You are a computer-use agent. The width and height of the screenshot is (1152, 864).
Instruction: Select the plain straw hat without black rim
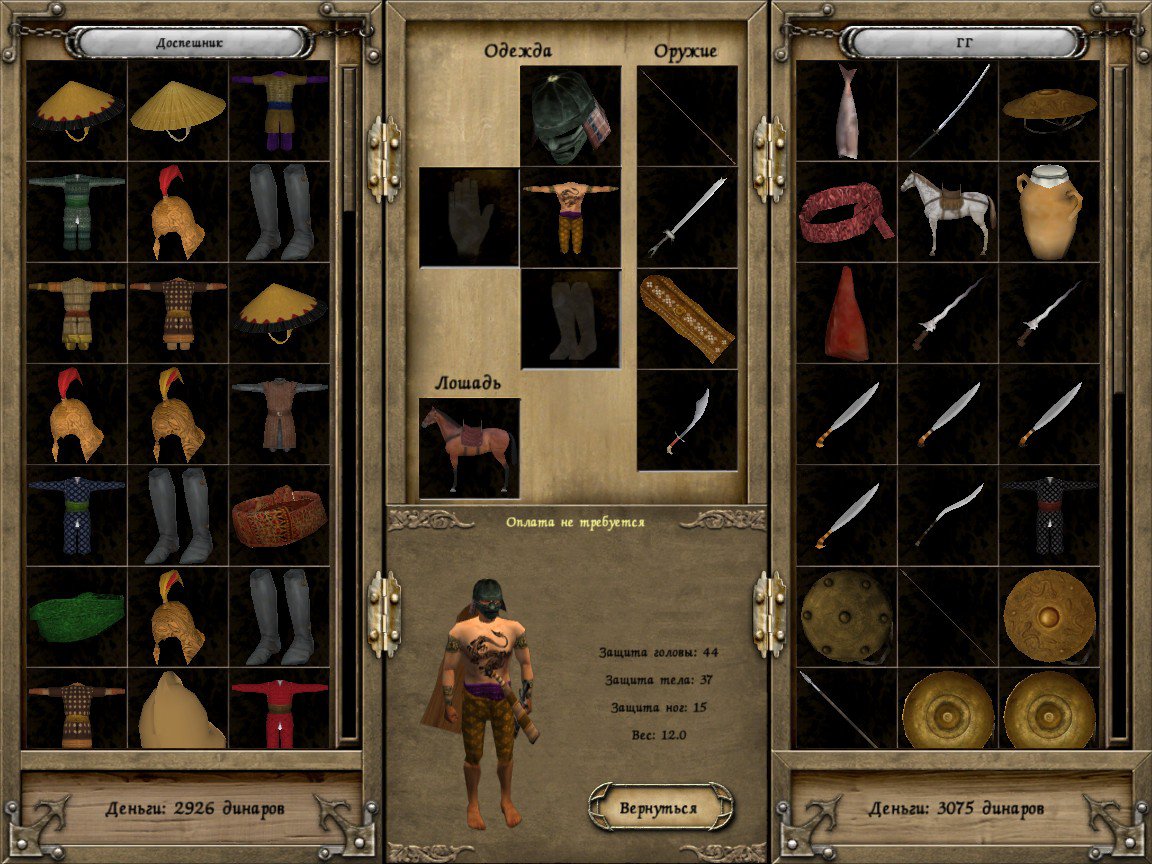[x=178, y=108]
